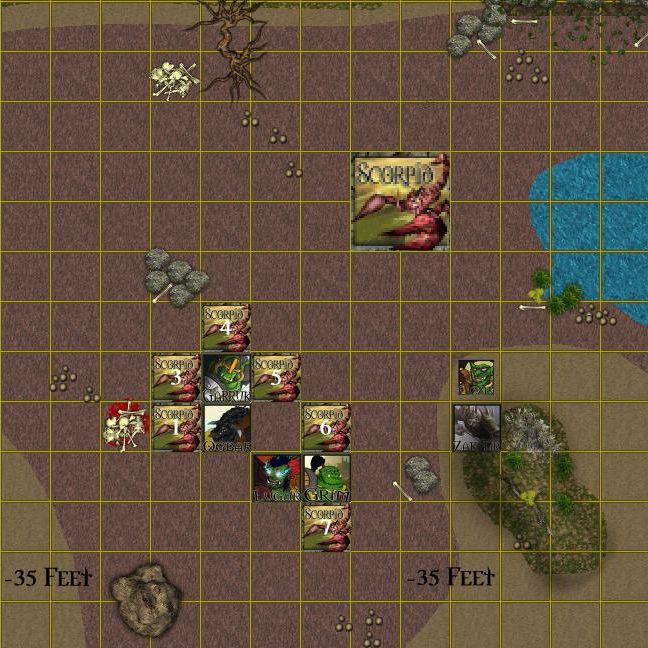Select the Scorpid 1 token

(x=176, y=427)
